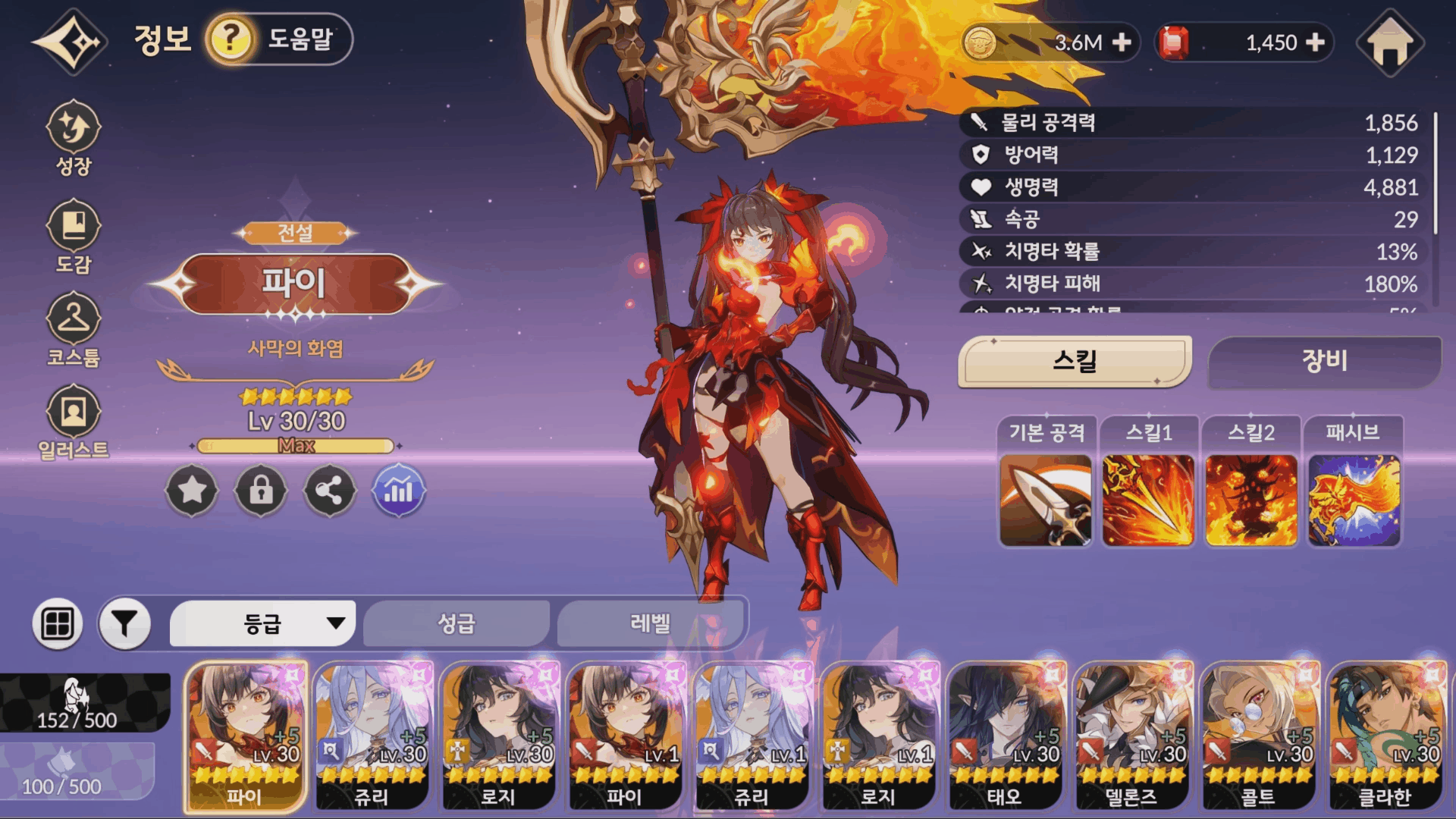Toggle the lock icon for this hero
Image resolution: width=1456 pixels, height=819 pixels.
pyautogui.click(x=261, y=491)
